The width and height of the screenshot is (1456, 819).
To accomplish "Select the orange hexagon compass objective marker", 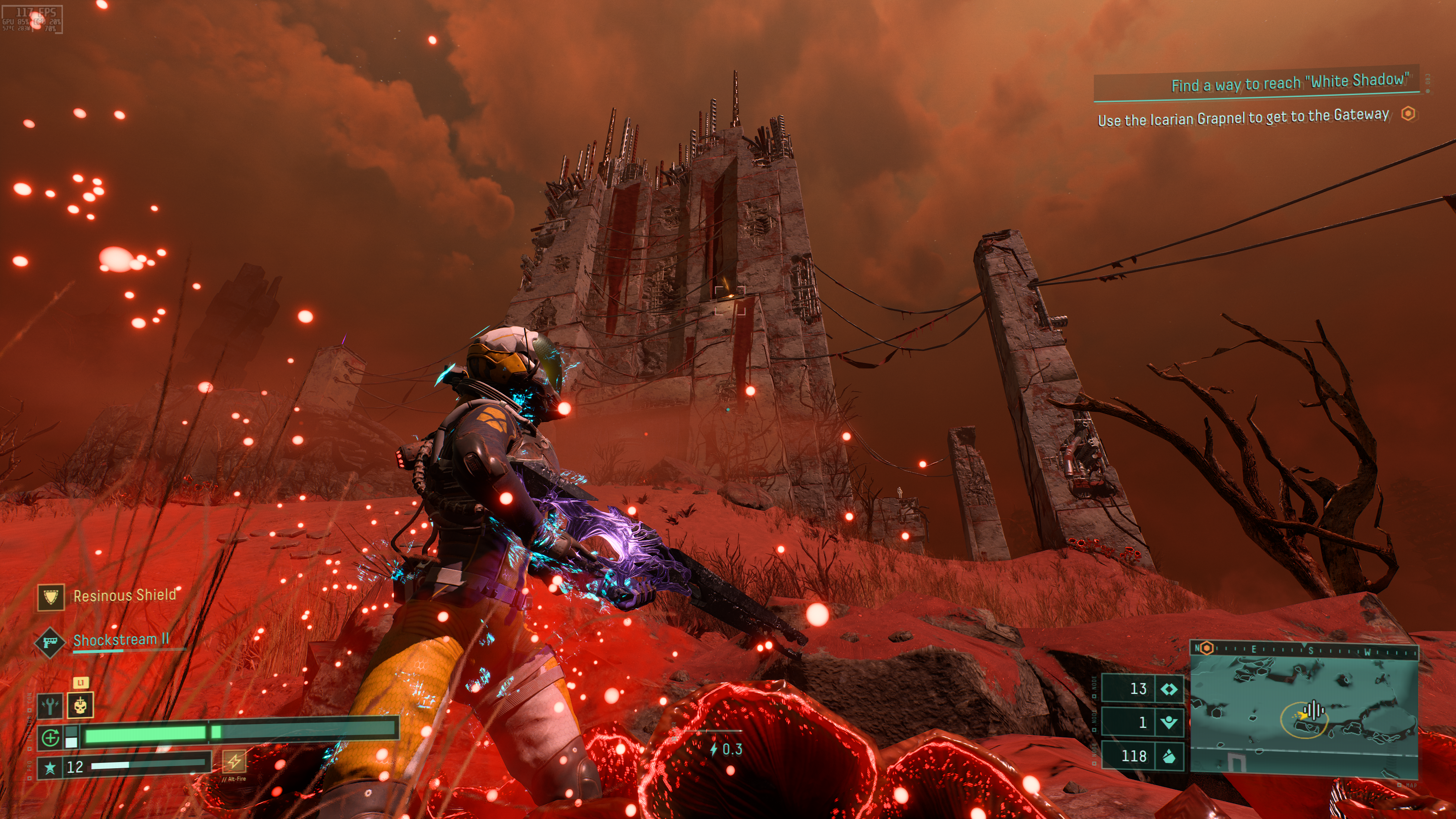I will (1206, 648).
